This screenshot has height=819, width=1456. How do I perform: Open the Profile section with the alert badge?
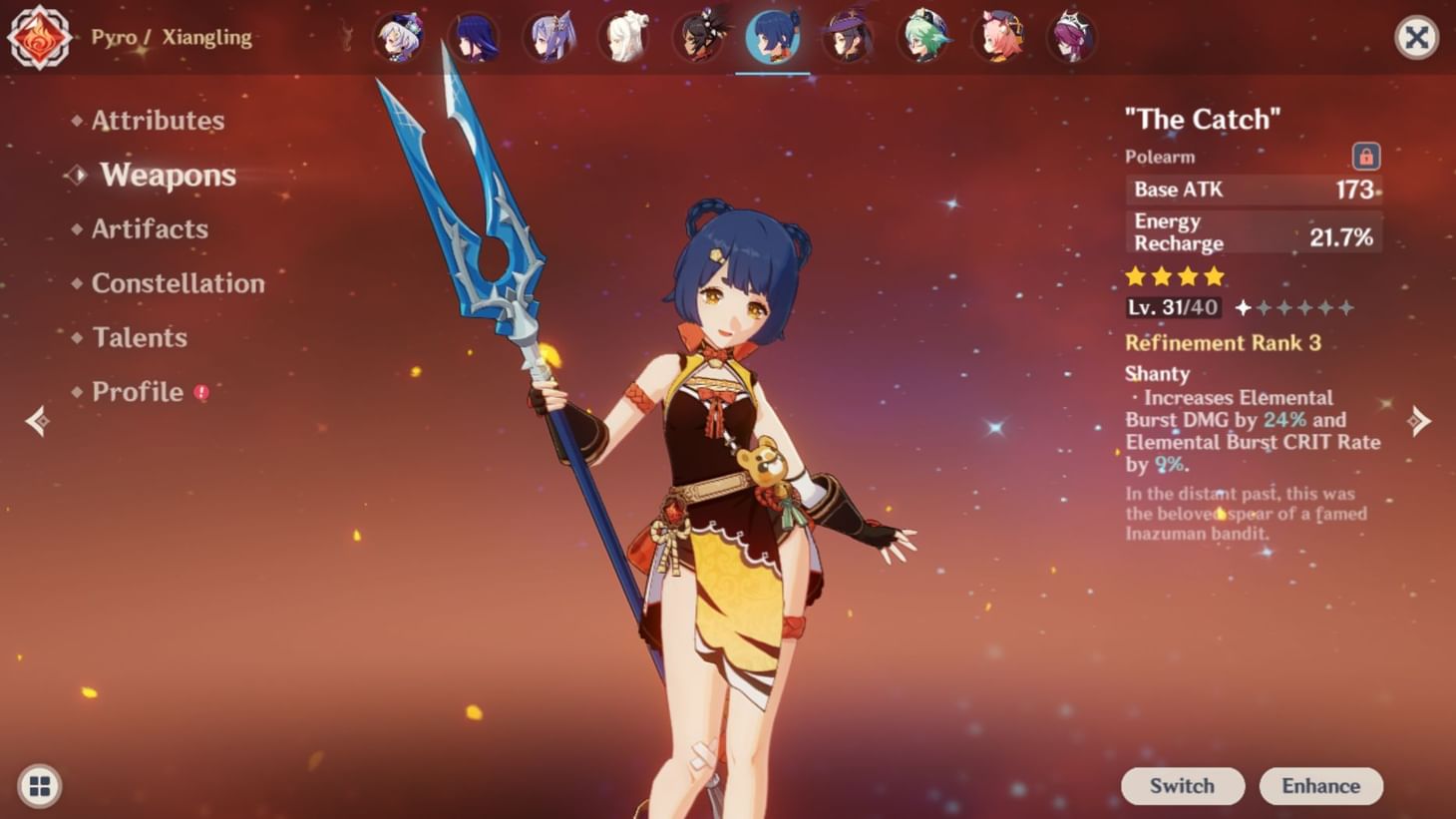point(138,391)
